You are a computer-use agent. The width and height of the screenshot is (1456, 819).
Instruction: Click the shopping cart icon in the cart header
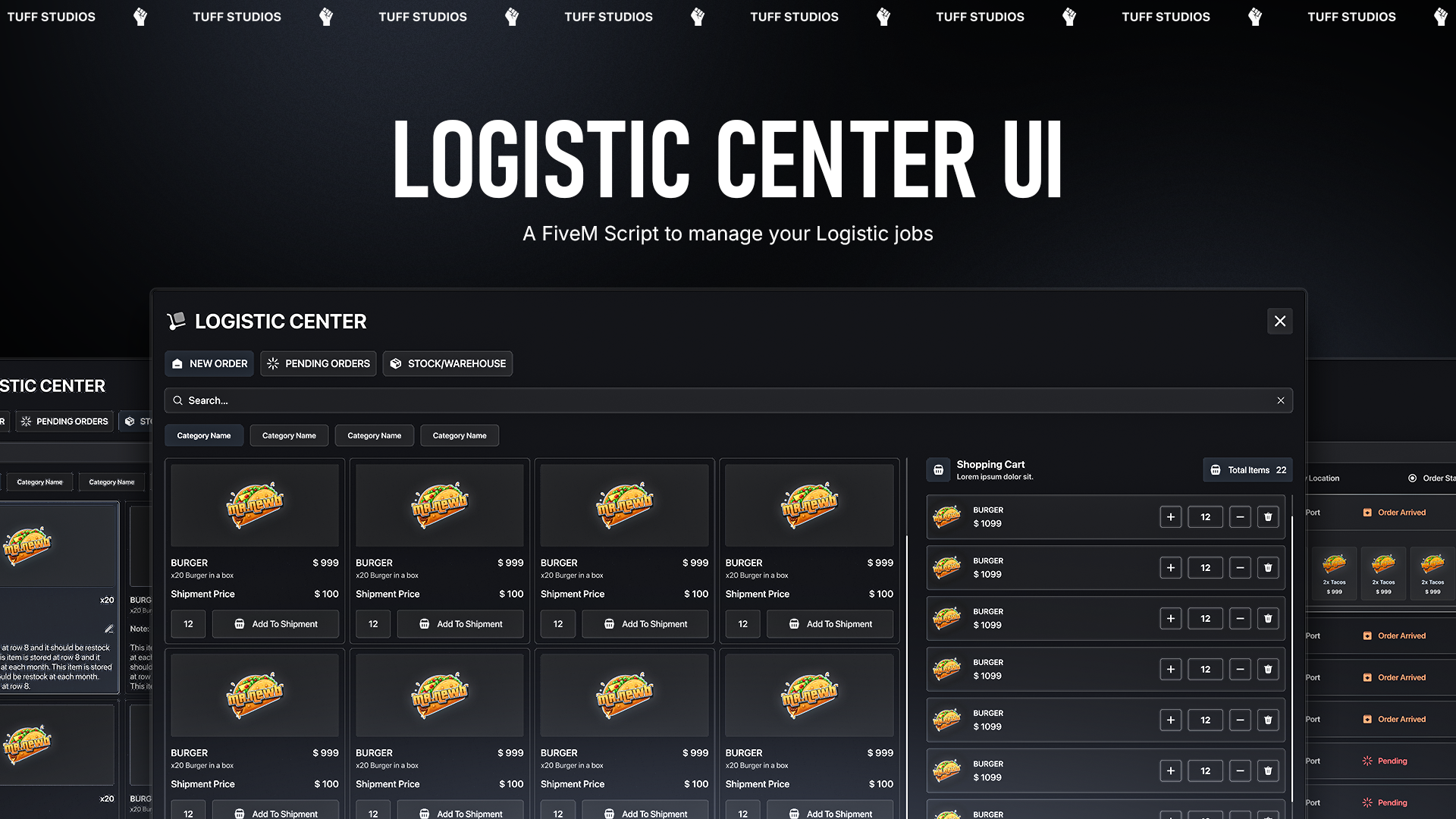939,469
